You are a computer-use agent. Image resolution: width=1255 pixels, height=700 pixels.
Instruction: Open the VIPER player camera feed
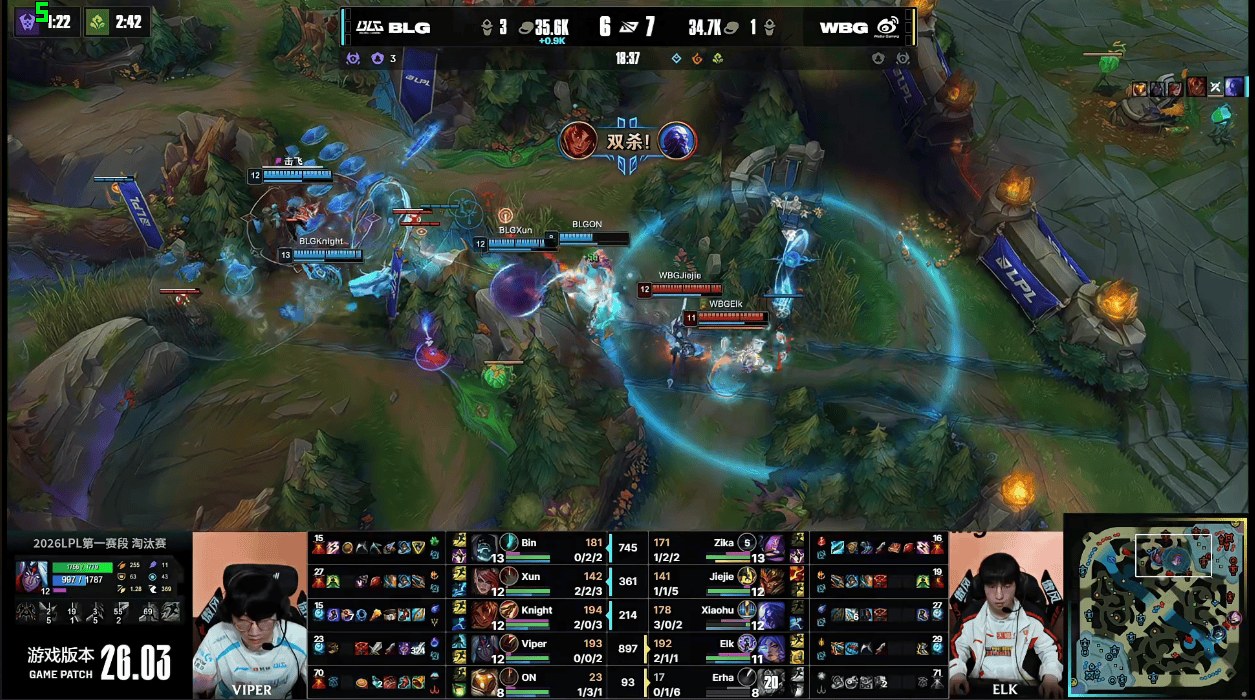(249, 614)
